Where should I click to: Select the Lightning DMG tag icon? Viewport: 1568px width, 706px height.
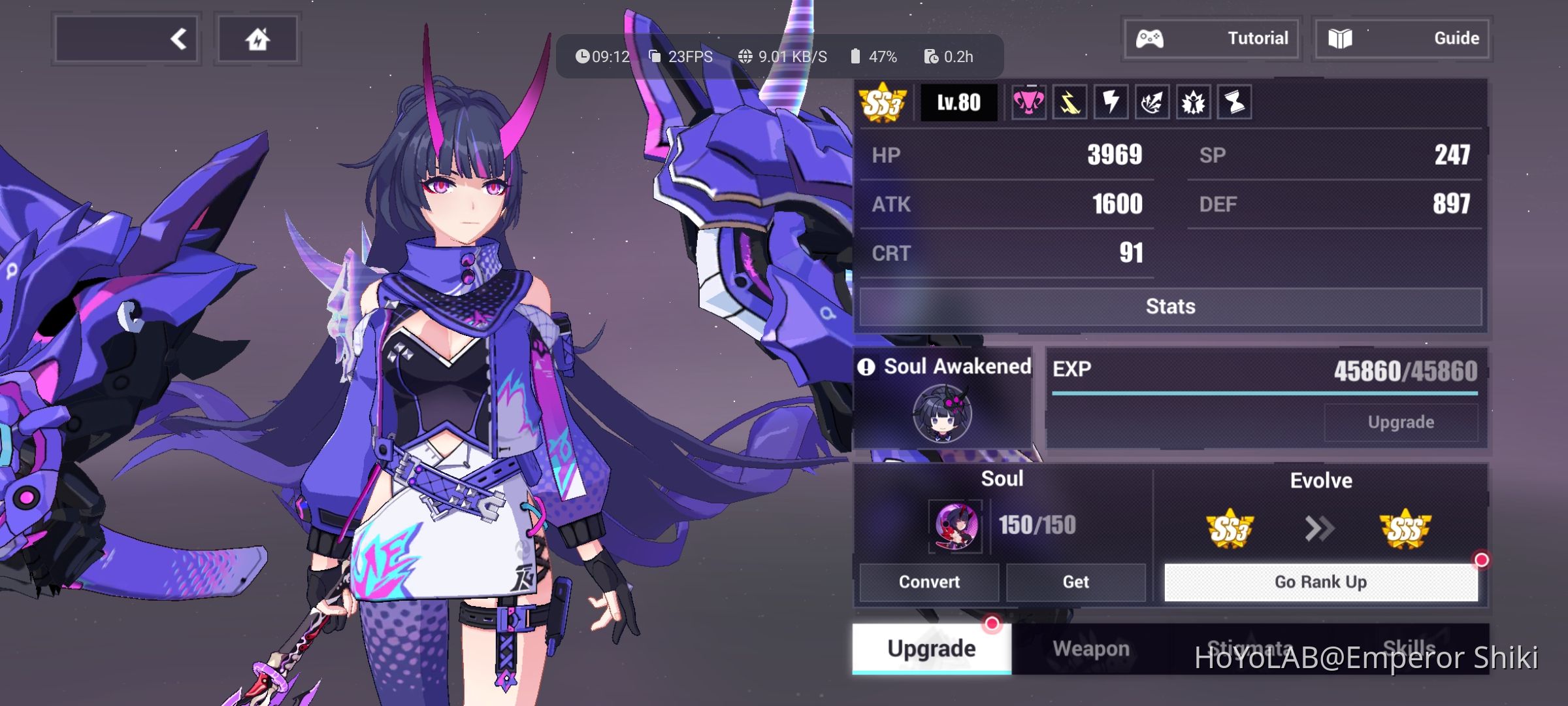pos(1111,103)
